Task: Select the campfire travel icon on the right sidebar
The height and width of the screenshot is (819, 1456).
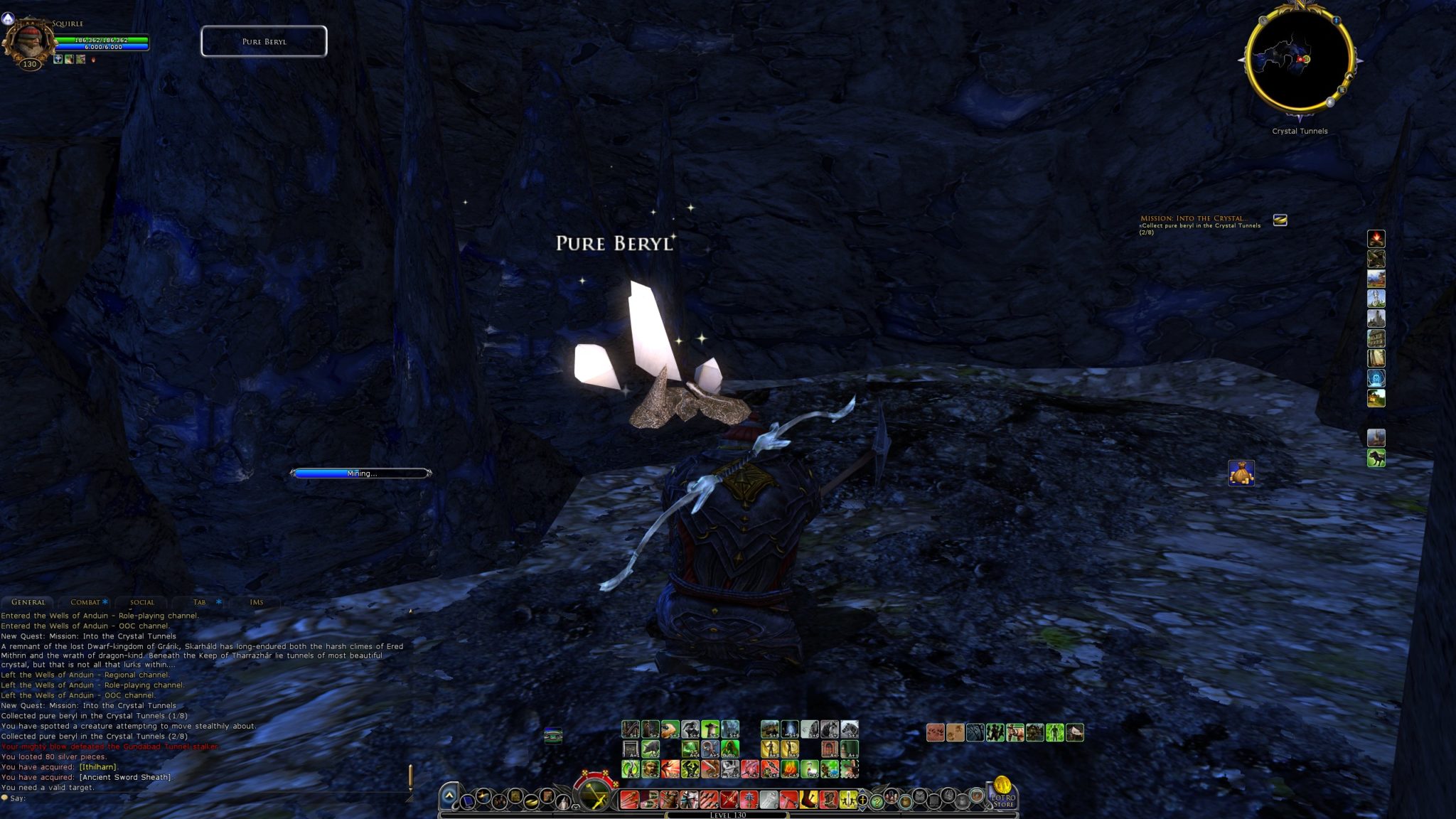Action: click(x=1376, y=238)
